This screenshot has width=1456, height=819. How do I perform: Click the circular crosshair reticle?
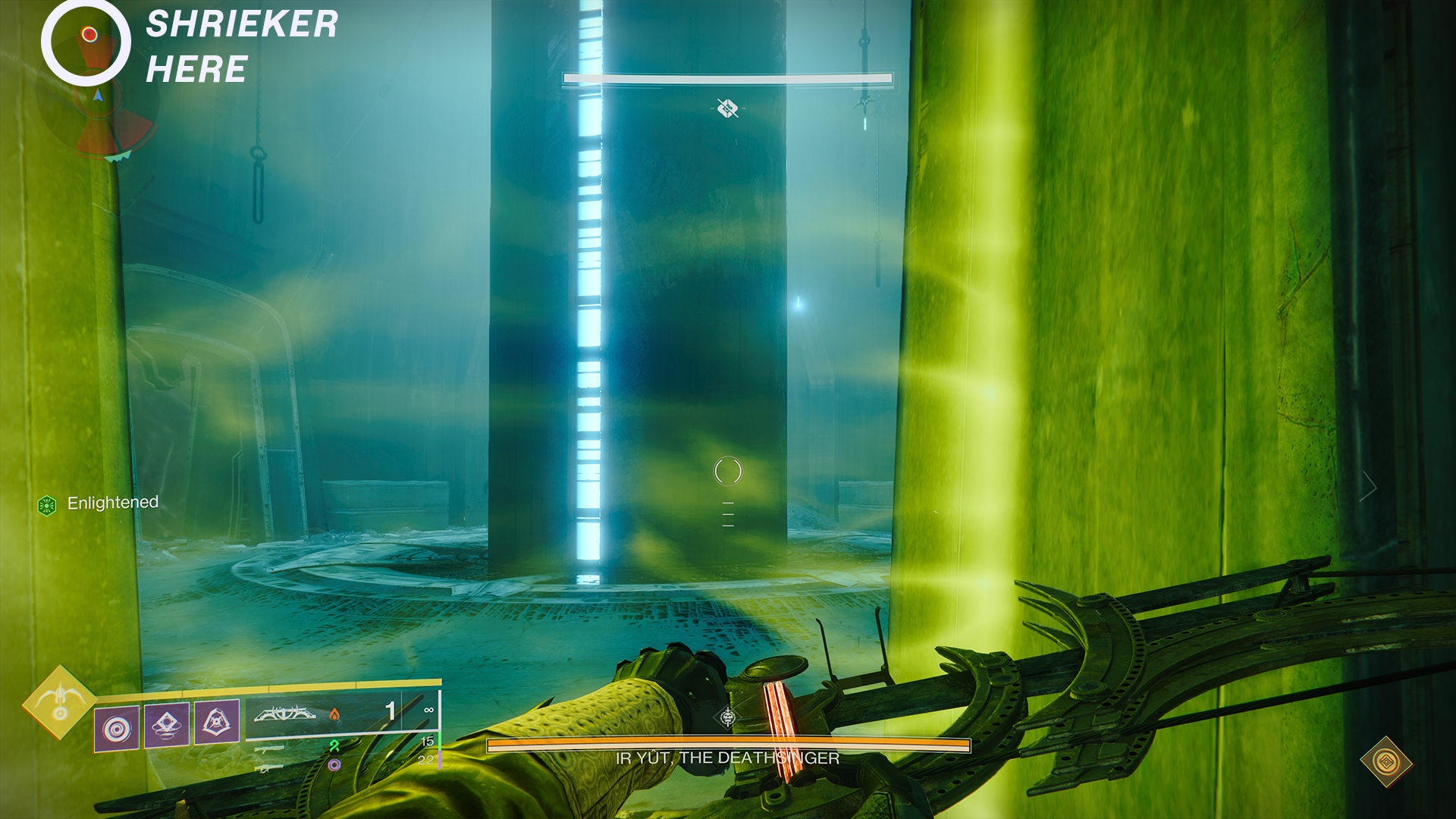point(728,472)
